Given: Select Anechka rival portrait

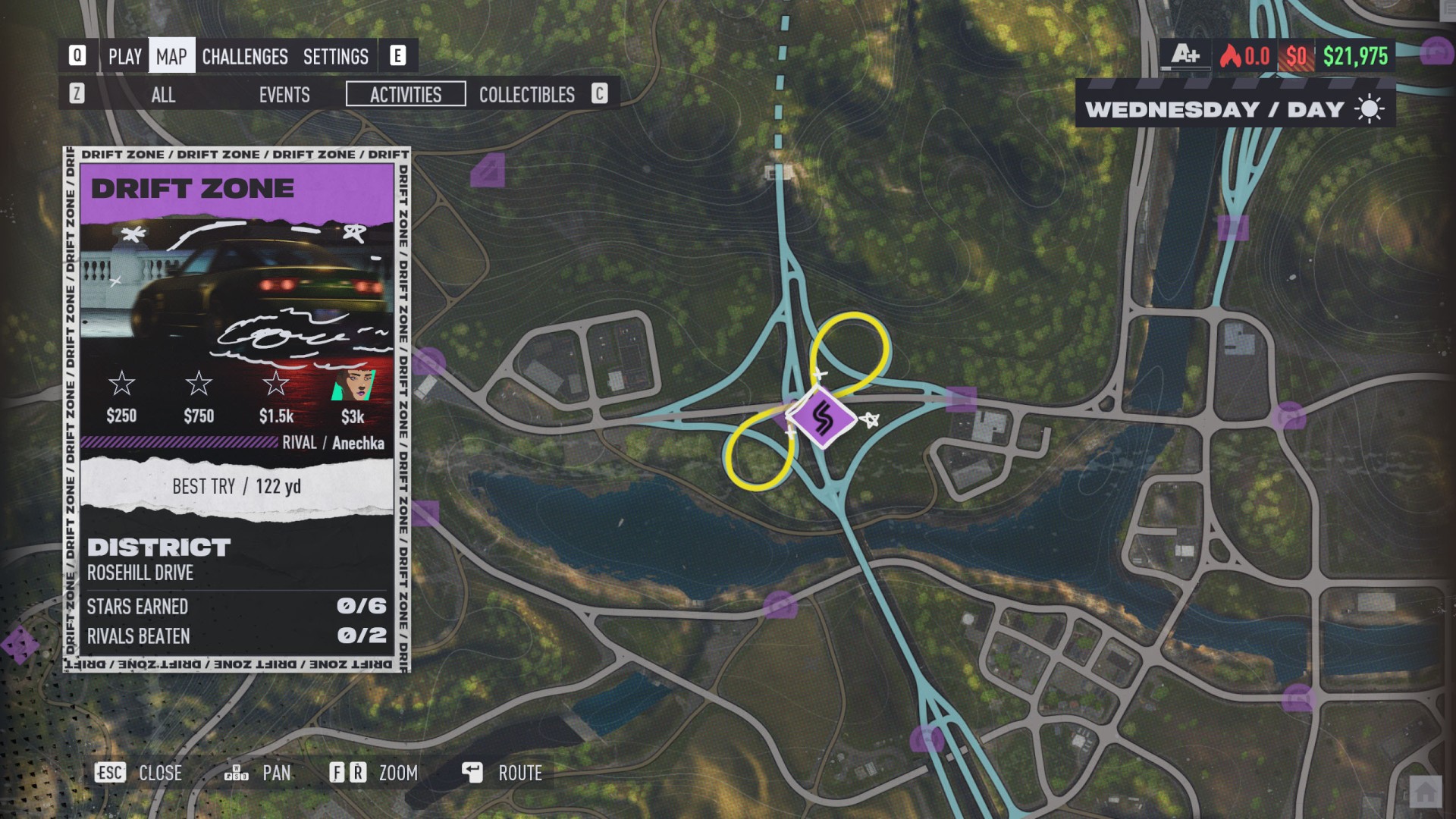Looking at the screenshot, I should (353, 385).
